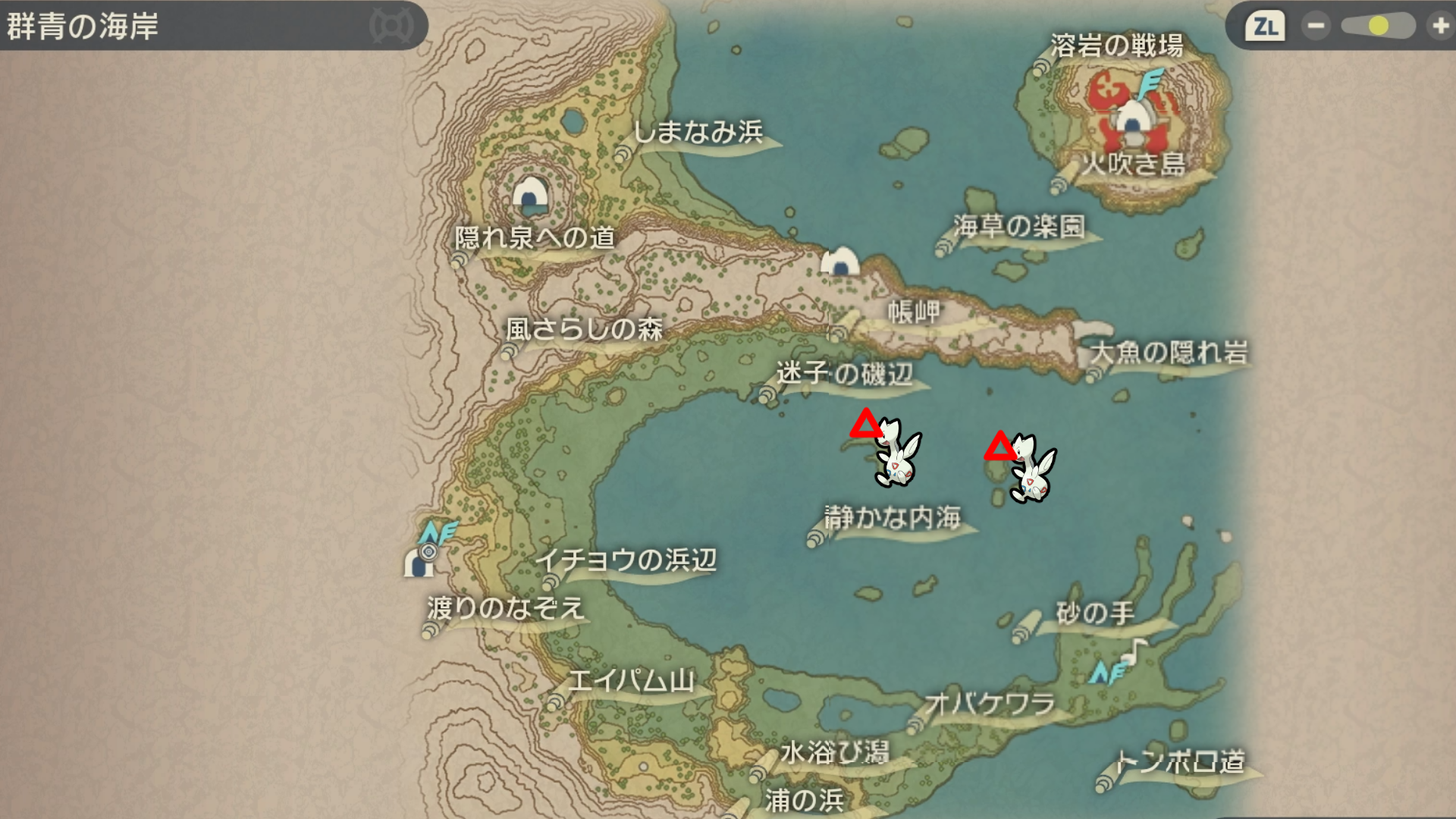Select the 迷子の磯辺 location label
Viewport: 1456px width, 819px height.
(844, 373)
